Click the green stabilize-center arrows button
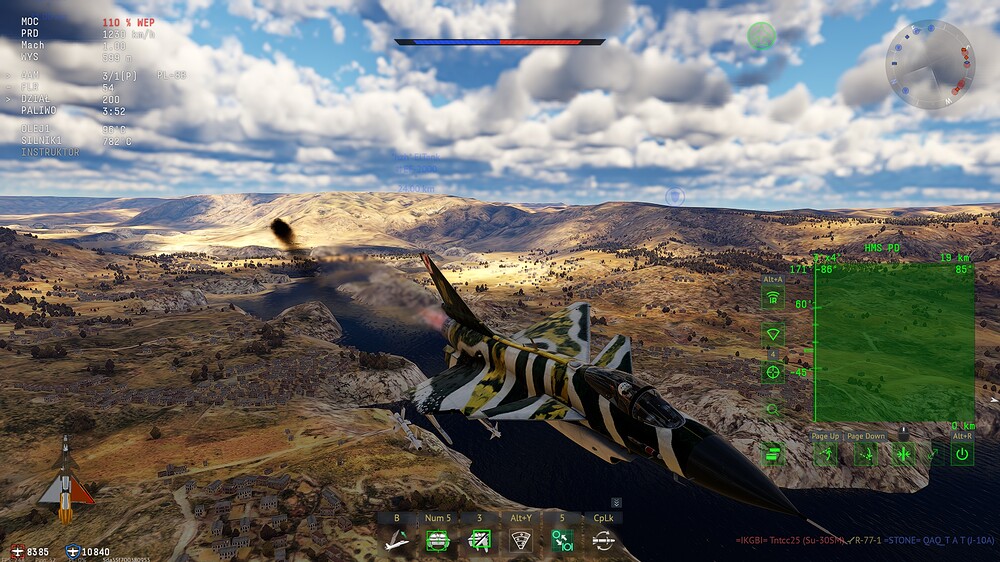 [x=904, y=455]
